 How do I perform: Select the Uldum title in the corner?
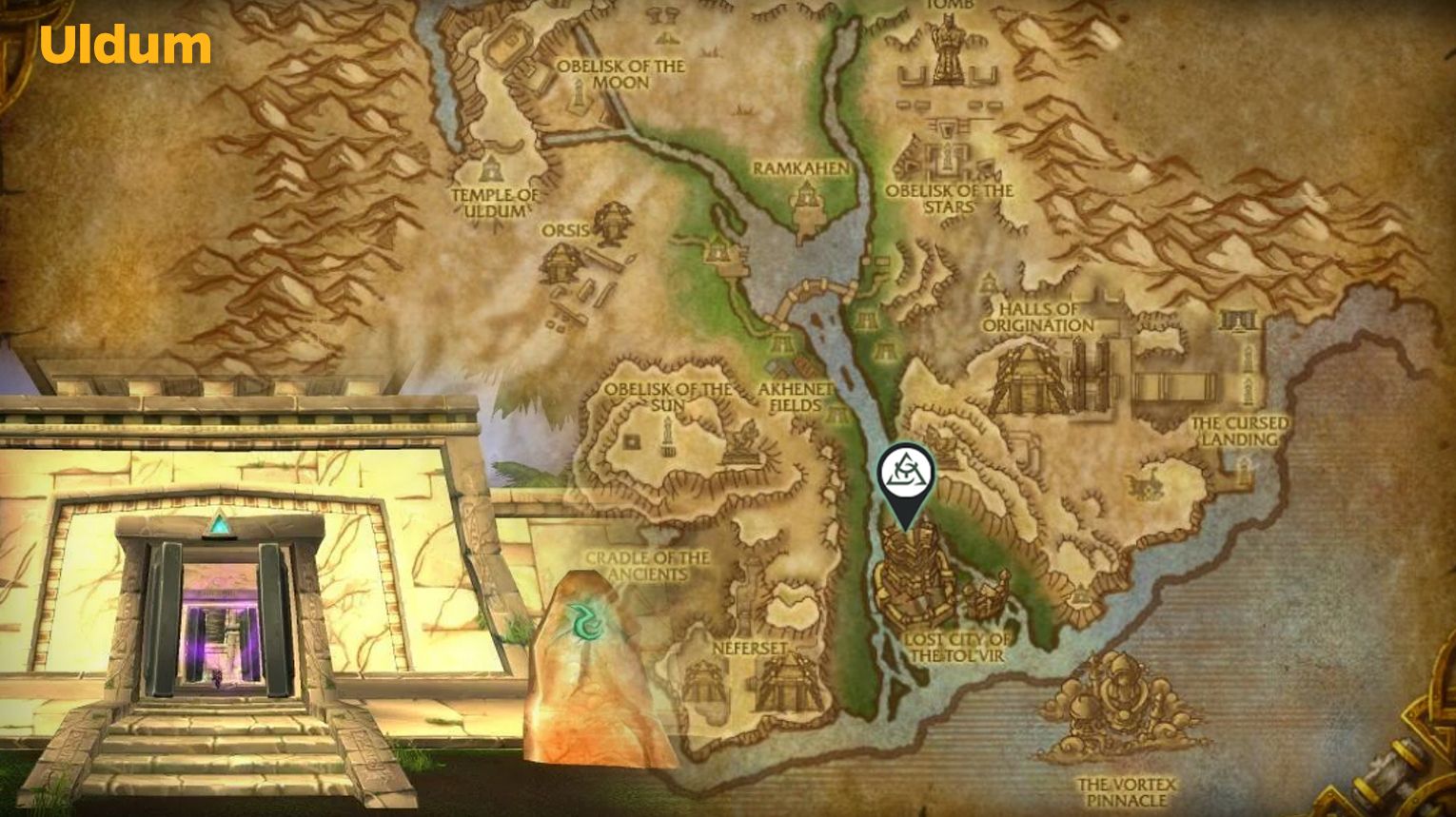(125, 44)
